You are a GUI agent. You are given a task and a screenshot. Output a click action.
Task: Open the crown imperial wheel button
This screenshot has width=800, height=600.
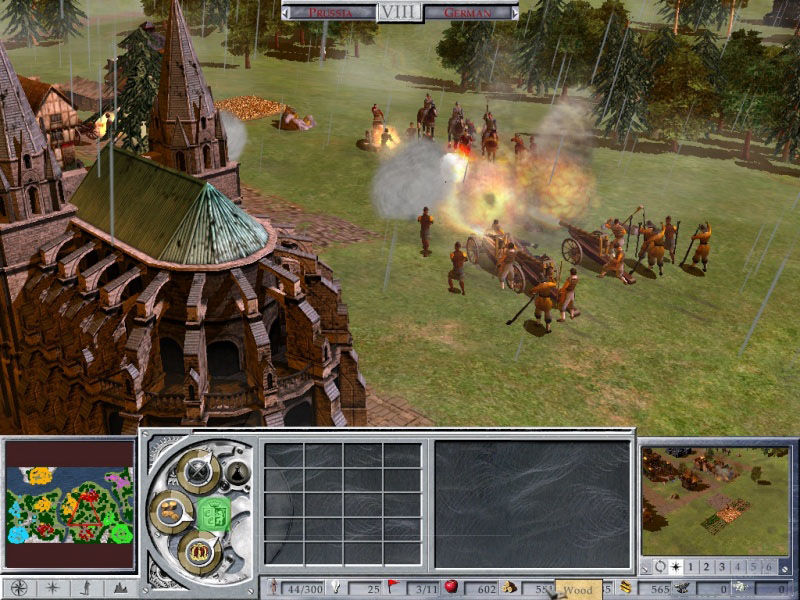pos(198,551)
